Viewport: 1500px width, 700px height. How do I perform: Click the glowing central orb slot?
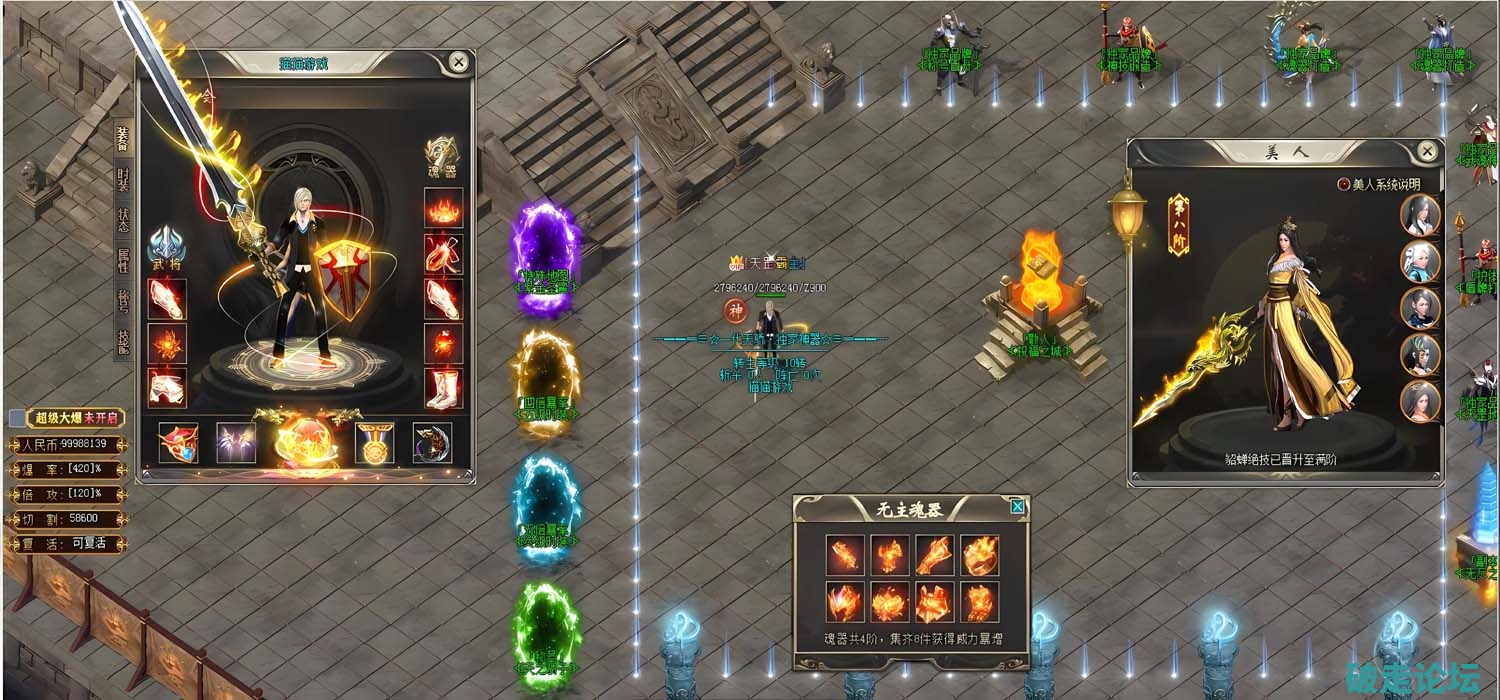(x=305, y=441)
